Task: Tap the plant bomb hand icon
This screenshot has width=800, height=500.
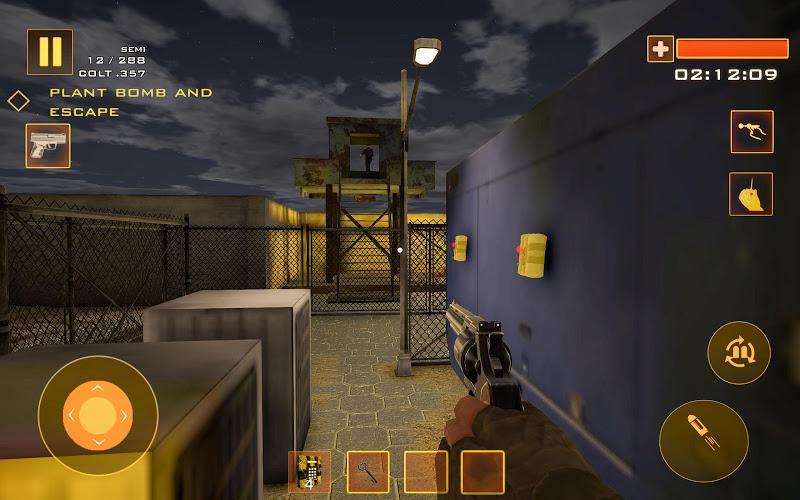Action: pos(751,194)
